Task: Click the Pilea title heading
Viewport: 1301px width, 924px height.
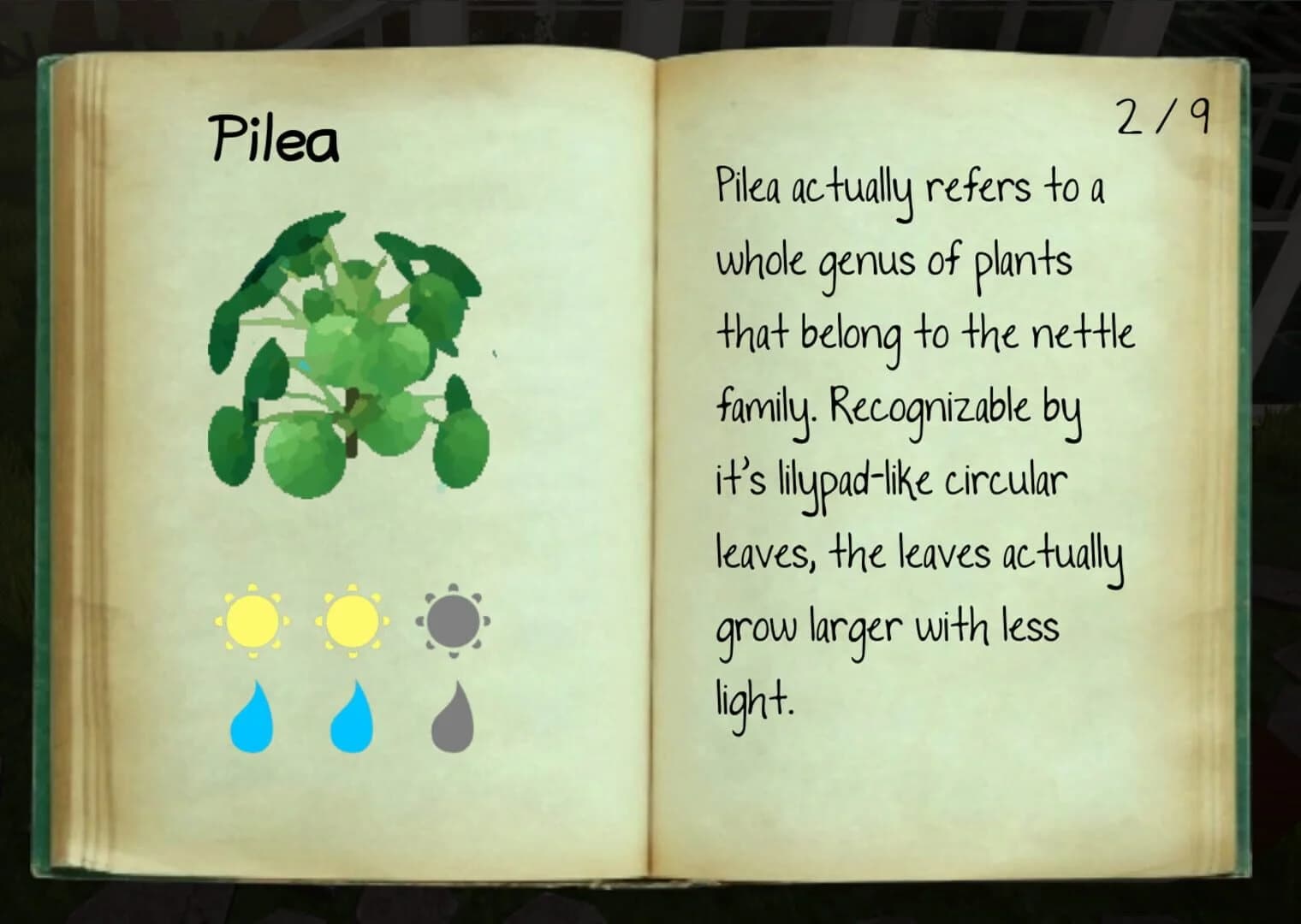Action: click(x=276, y=133)
